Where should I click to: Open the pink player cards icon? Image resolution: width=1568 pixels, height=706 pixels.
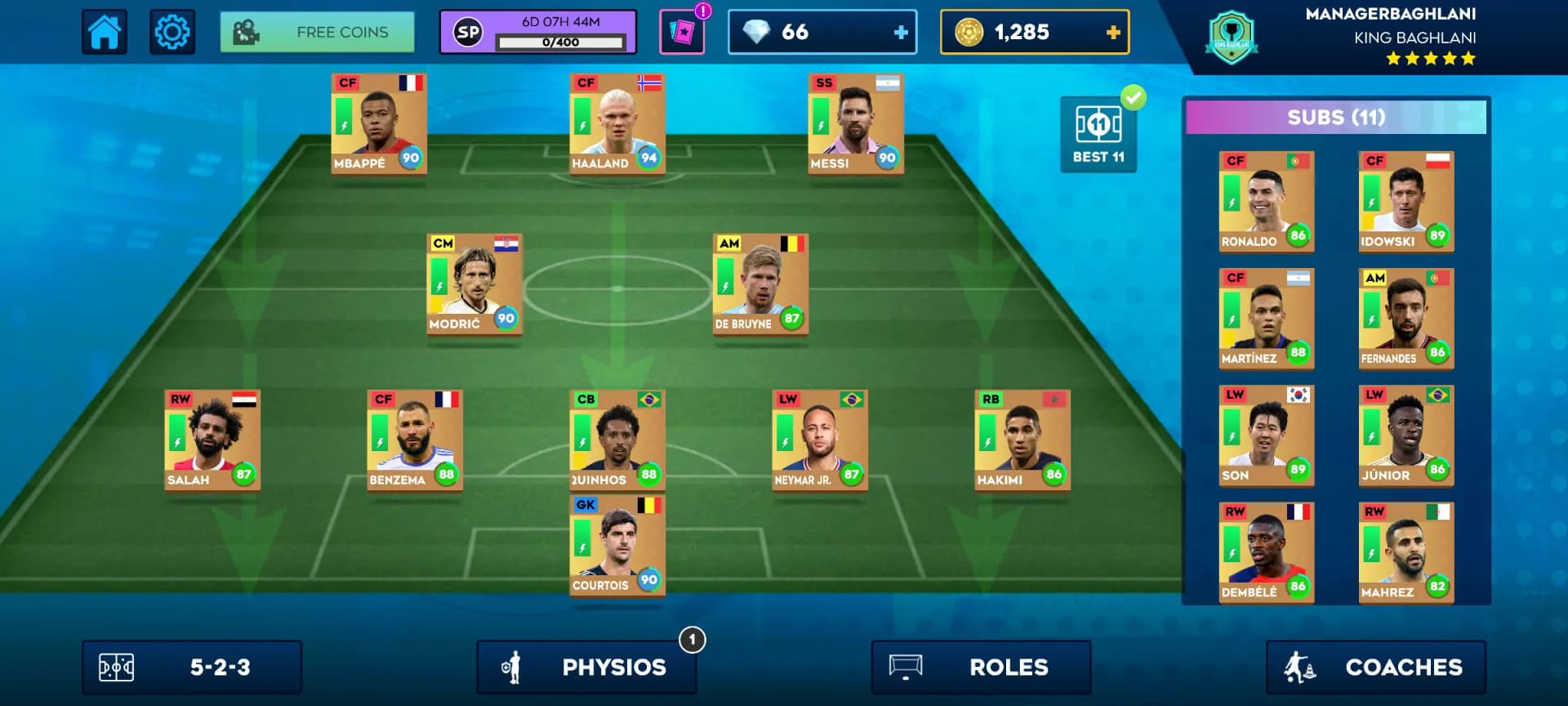[682, 33]
